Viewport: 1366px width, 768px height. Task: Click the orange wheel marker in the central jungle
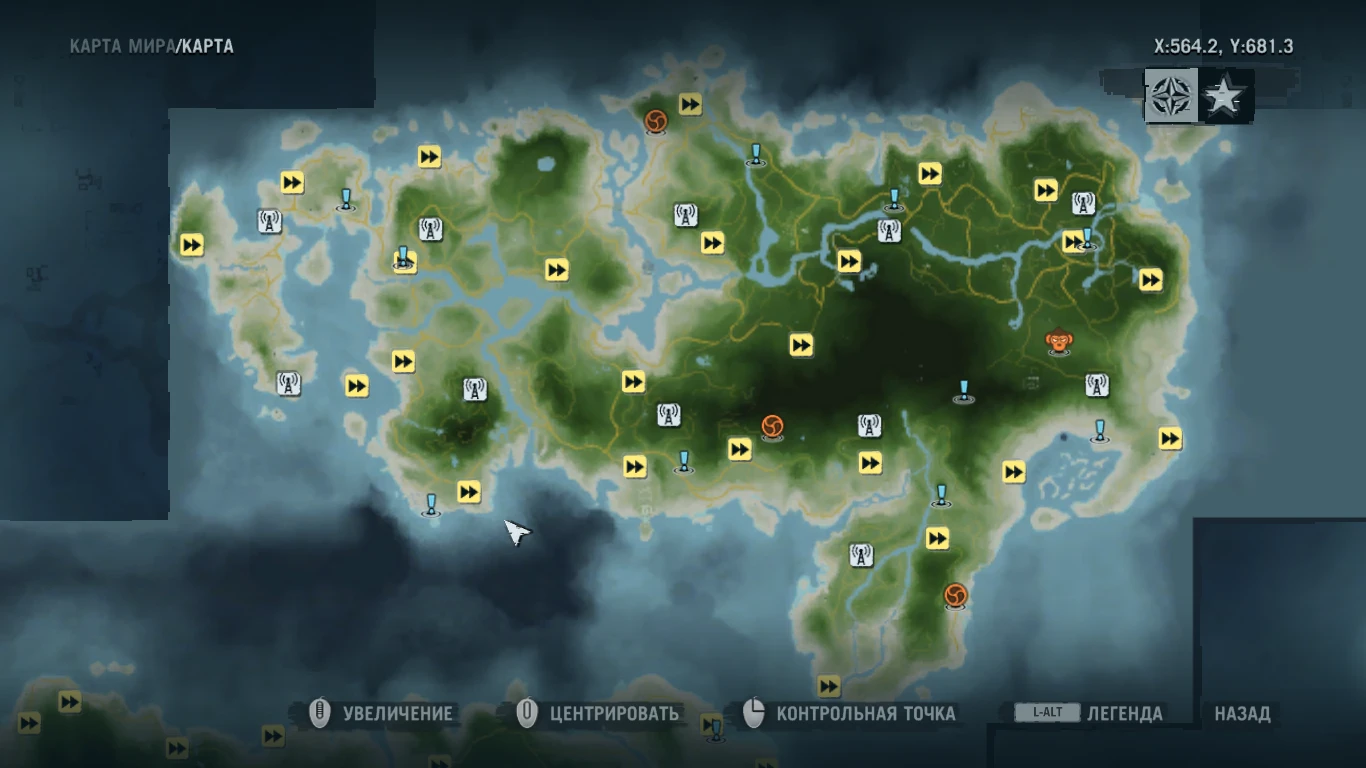pyautogui.click(x=771, y=425)
